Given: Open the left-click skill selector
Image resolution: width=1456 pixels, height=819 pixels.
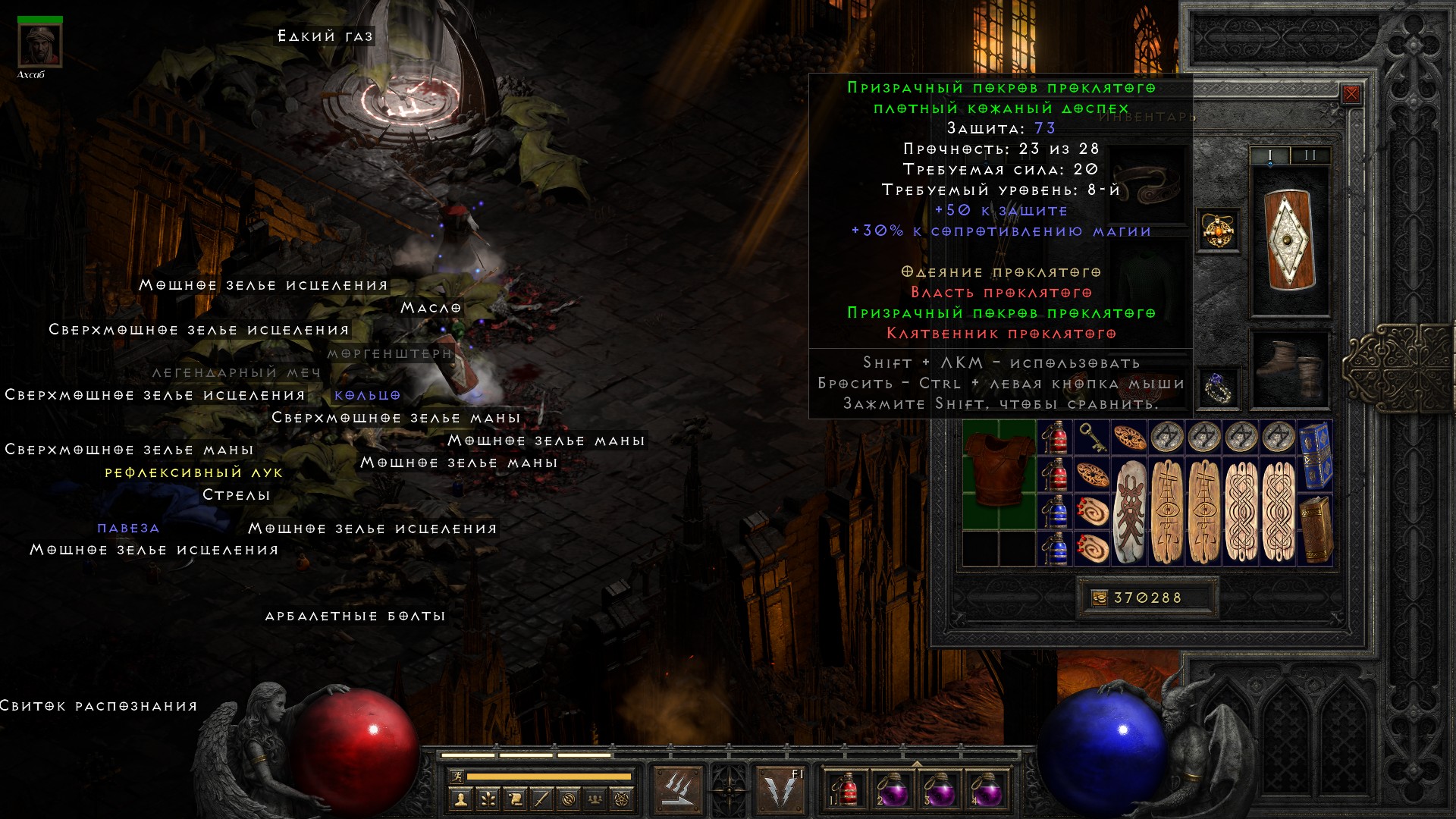Looking at the screenshot, I should (676, 789).
